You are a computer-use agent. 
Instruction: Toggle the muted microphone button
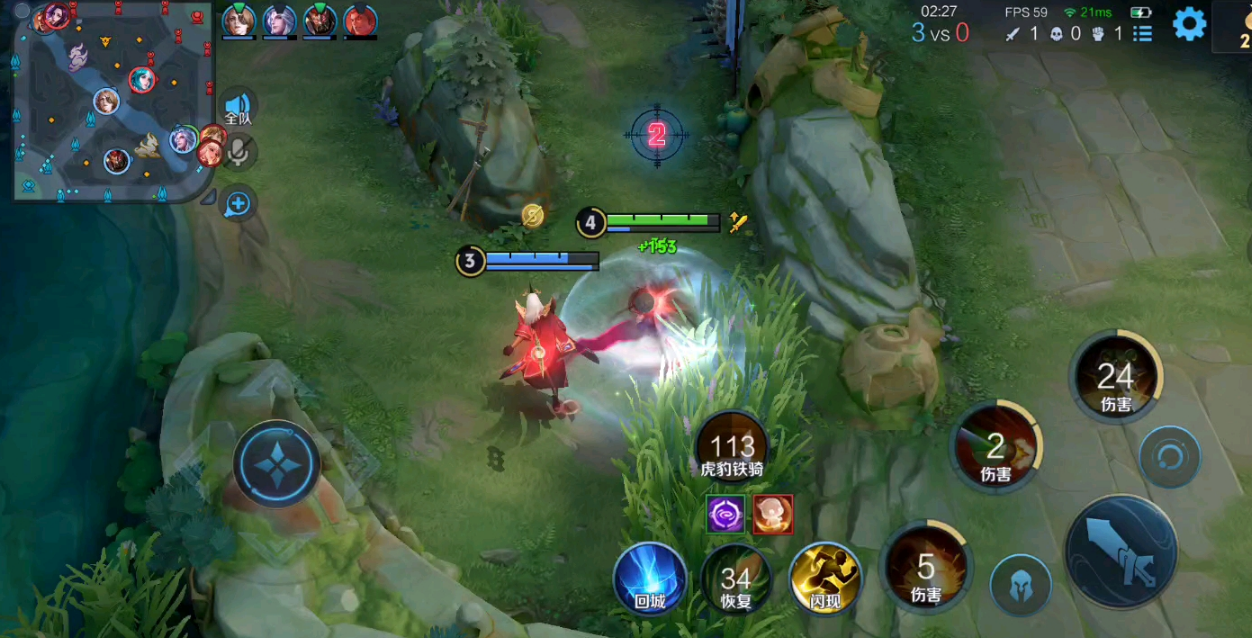point(238,153)
